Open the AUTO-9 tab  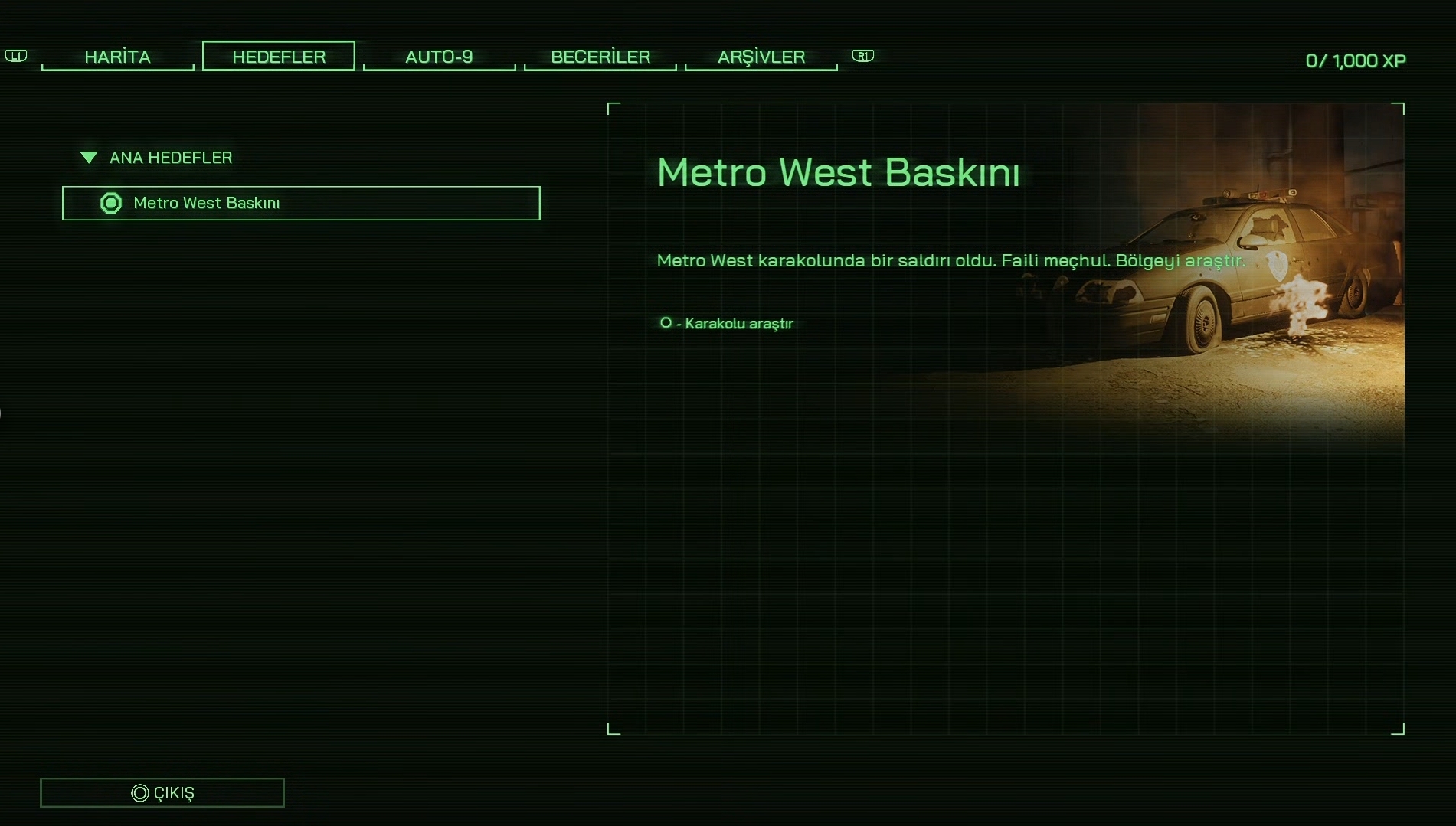point(439,57)
